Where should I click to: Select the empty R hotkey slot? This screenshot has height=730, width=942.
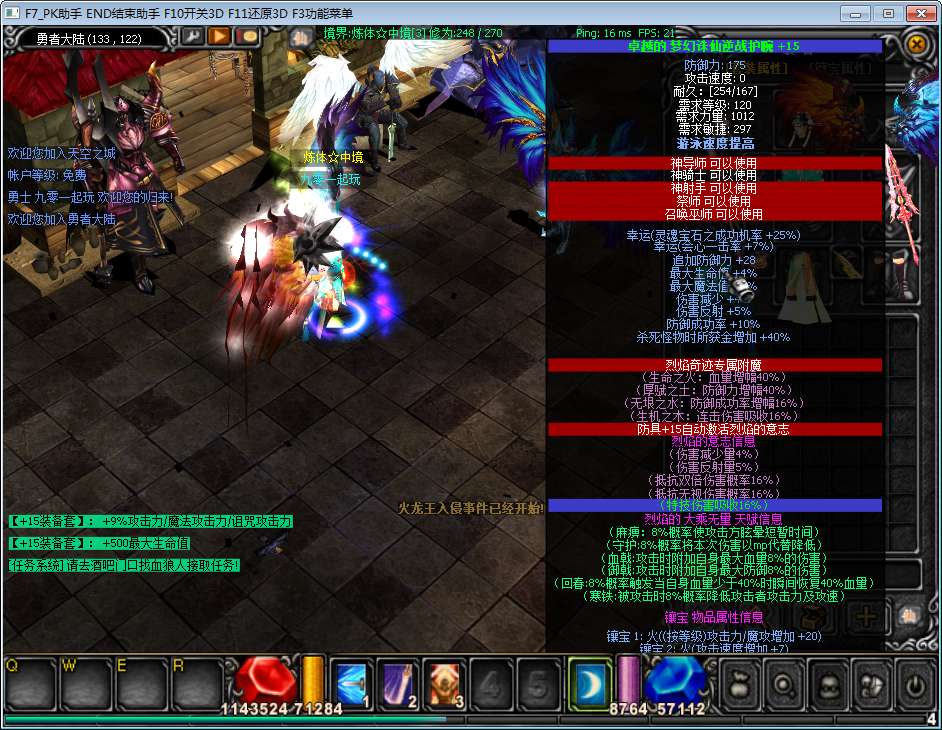(x=196, y=683)
